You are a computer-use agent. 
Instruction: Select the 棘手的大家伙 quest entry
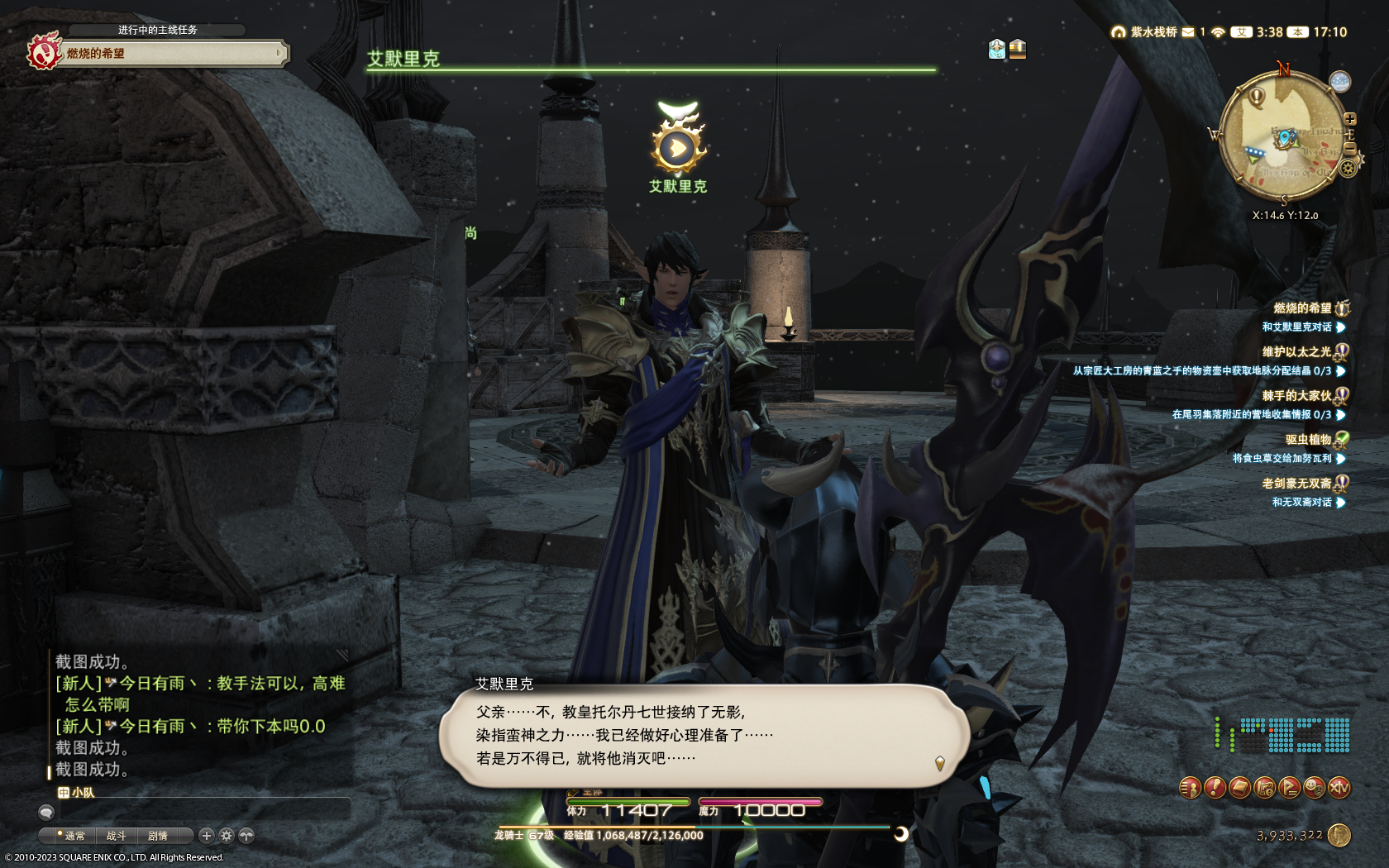[1296, 395]
